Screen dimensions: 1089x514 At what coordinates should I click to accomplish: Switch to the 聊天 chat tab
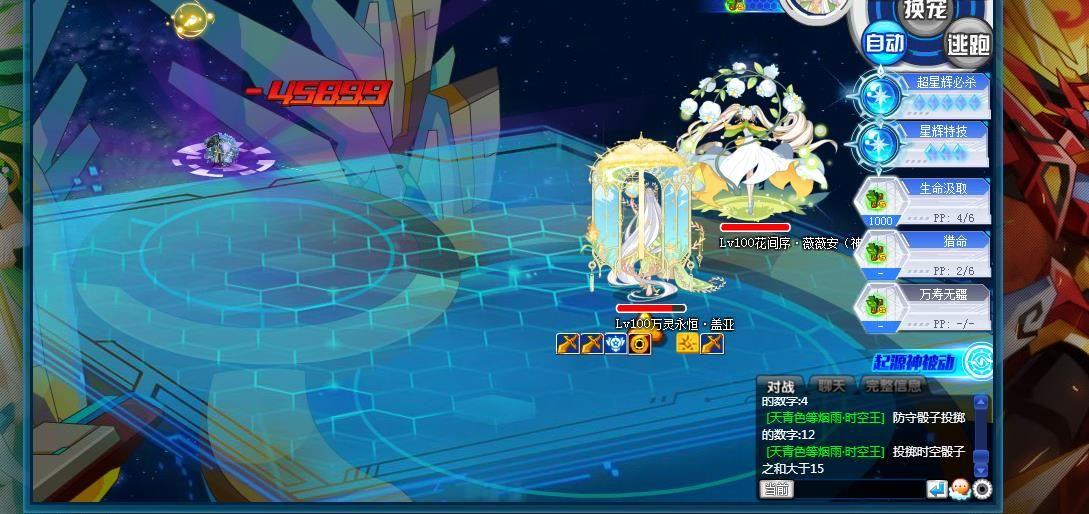(x=831, y=386)
